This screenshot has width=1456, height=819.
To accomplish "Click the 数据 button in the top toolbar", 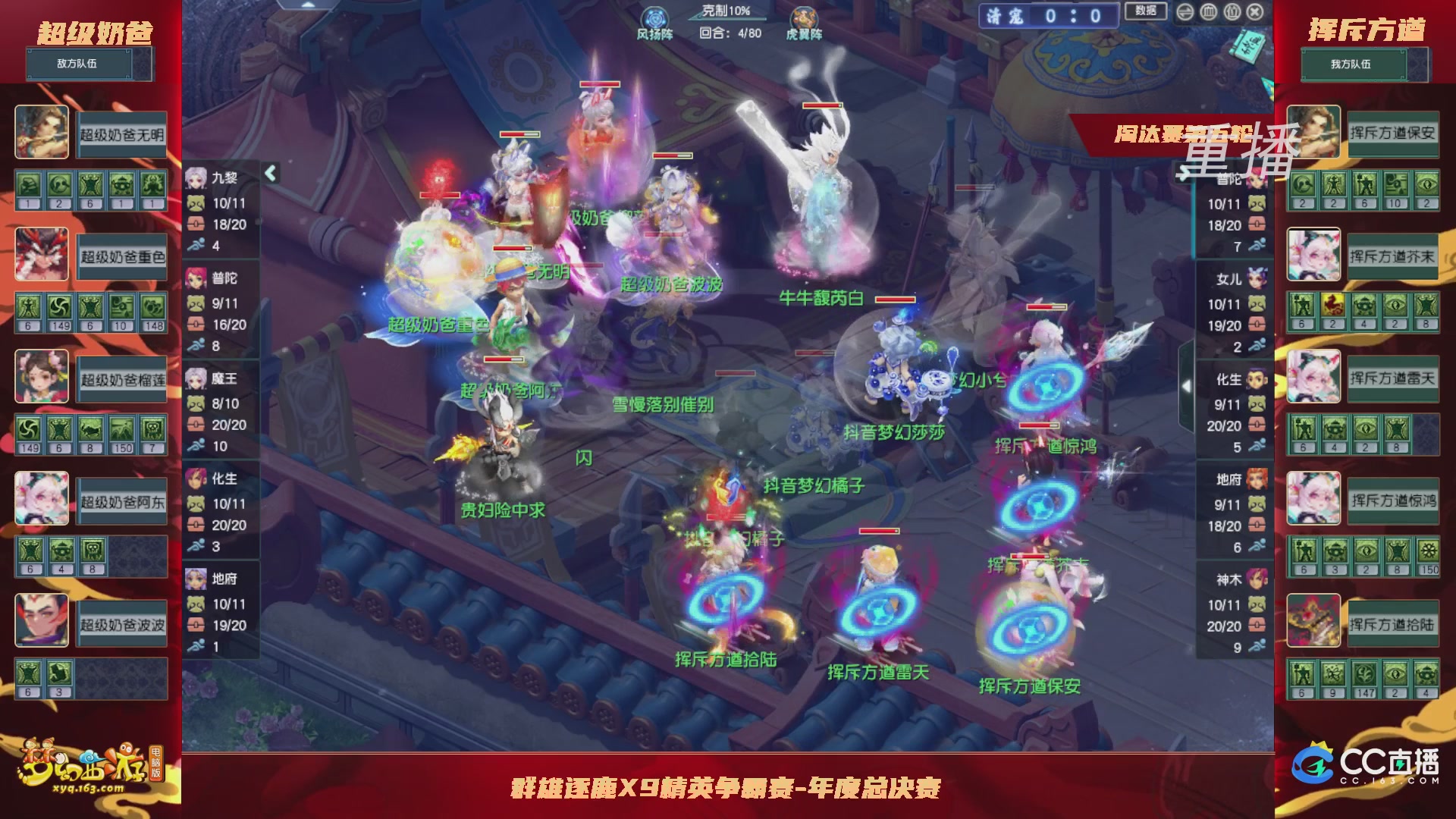I will [x=1145, y=12].
